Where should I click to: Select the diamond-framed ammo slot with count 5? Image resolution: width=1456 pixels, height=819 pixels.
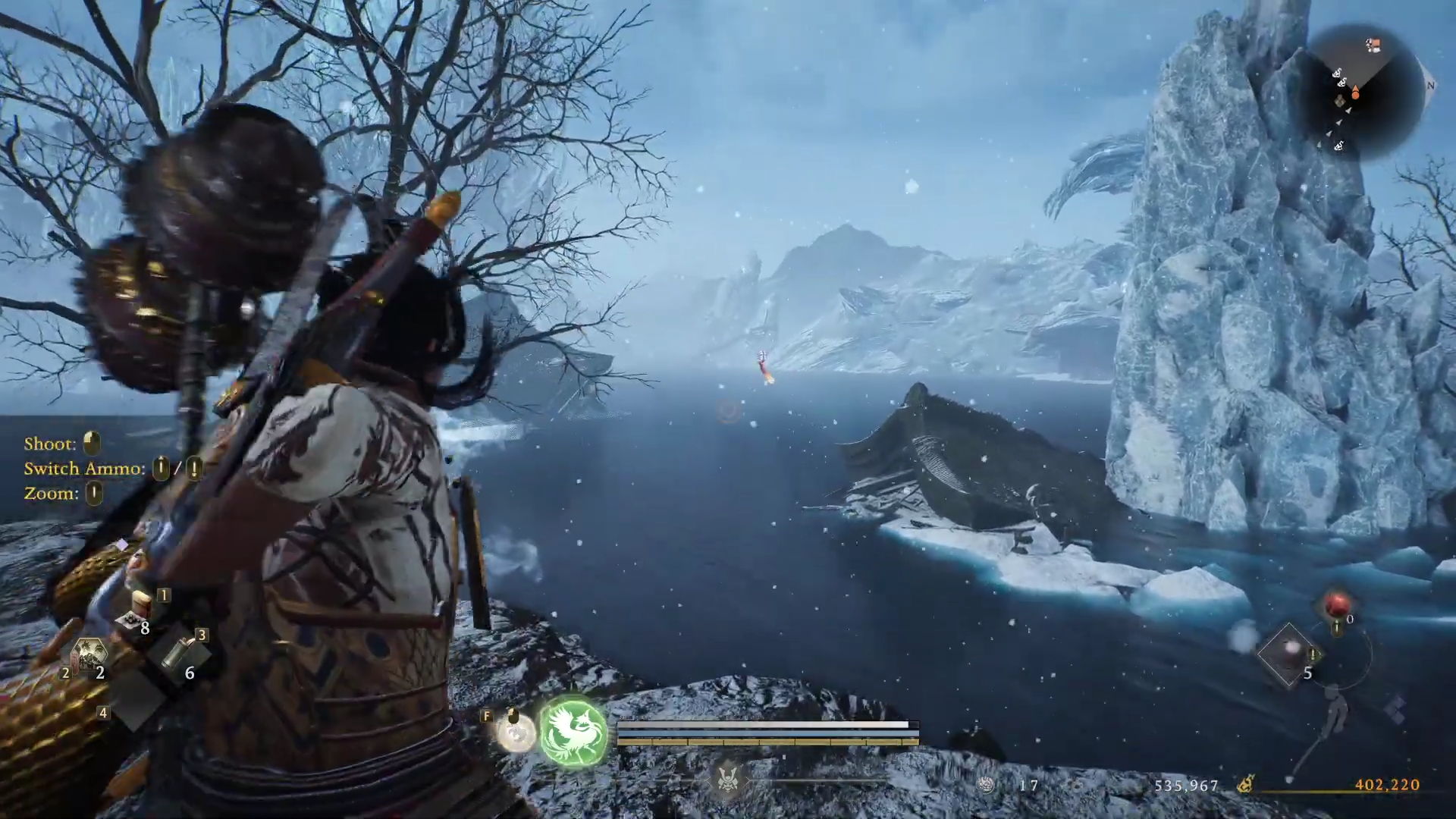tap(1288, 654)
